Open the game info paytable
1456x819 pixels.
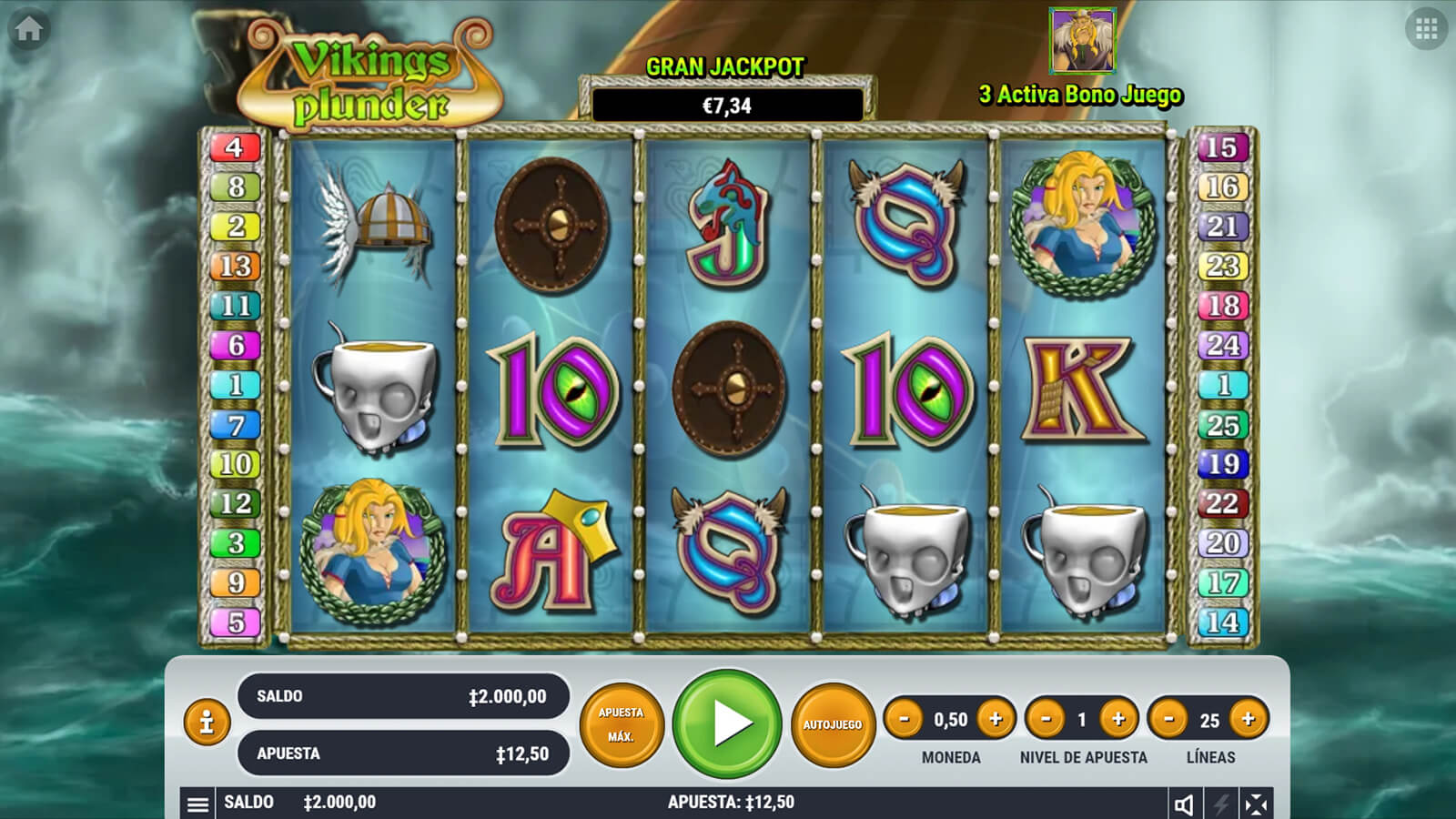click(207, 723)
